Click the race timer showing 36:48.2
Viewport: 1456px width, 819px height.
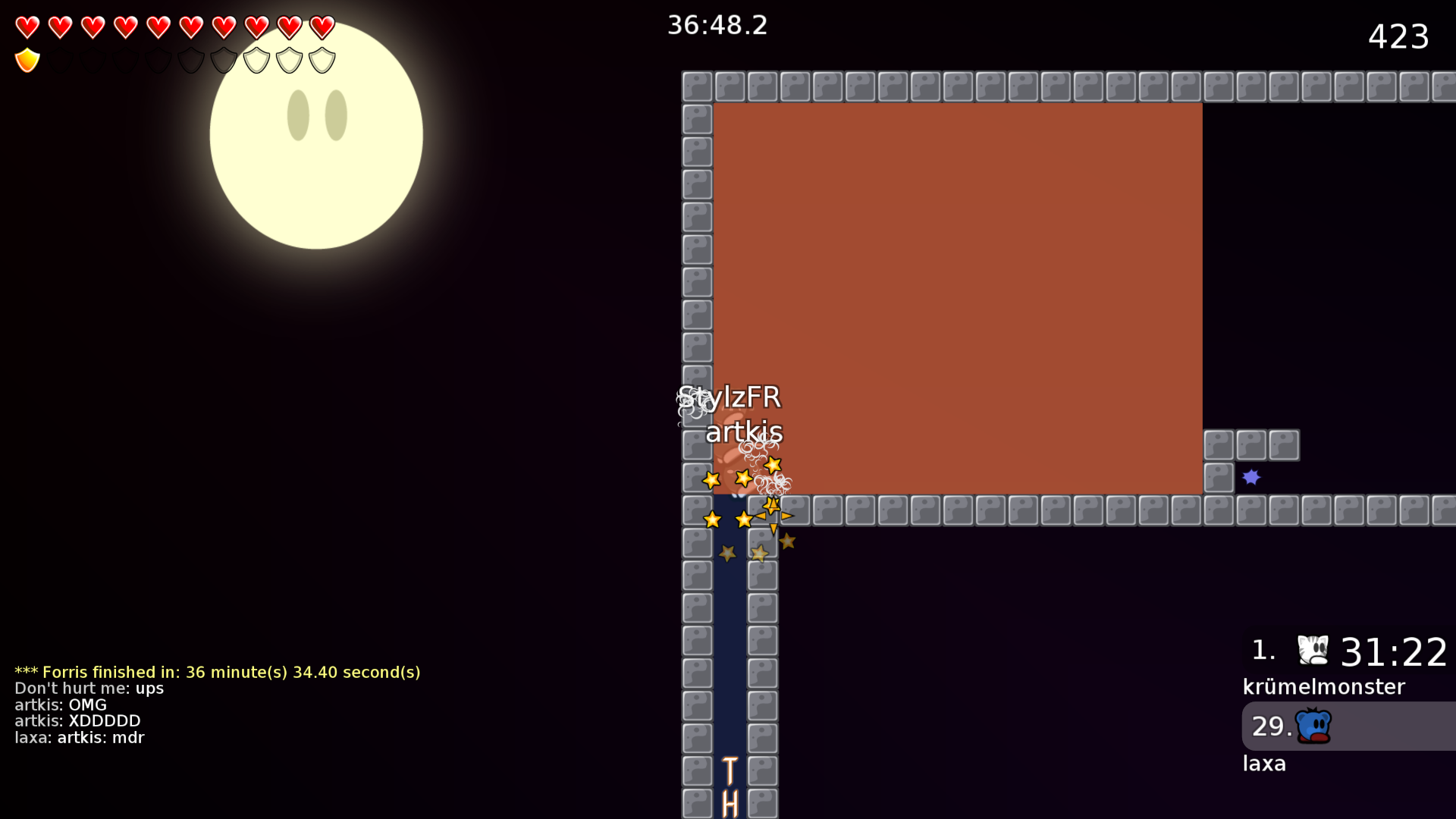tap(717, 25)
